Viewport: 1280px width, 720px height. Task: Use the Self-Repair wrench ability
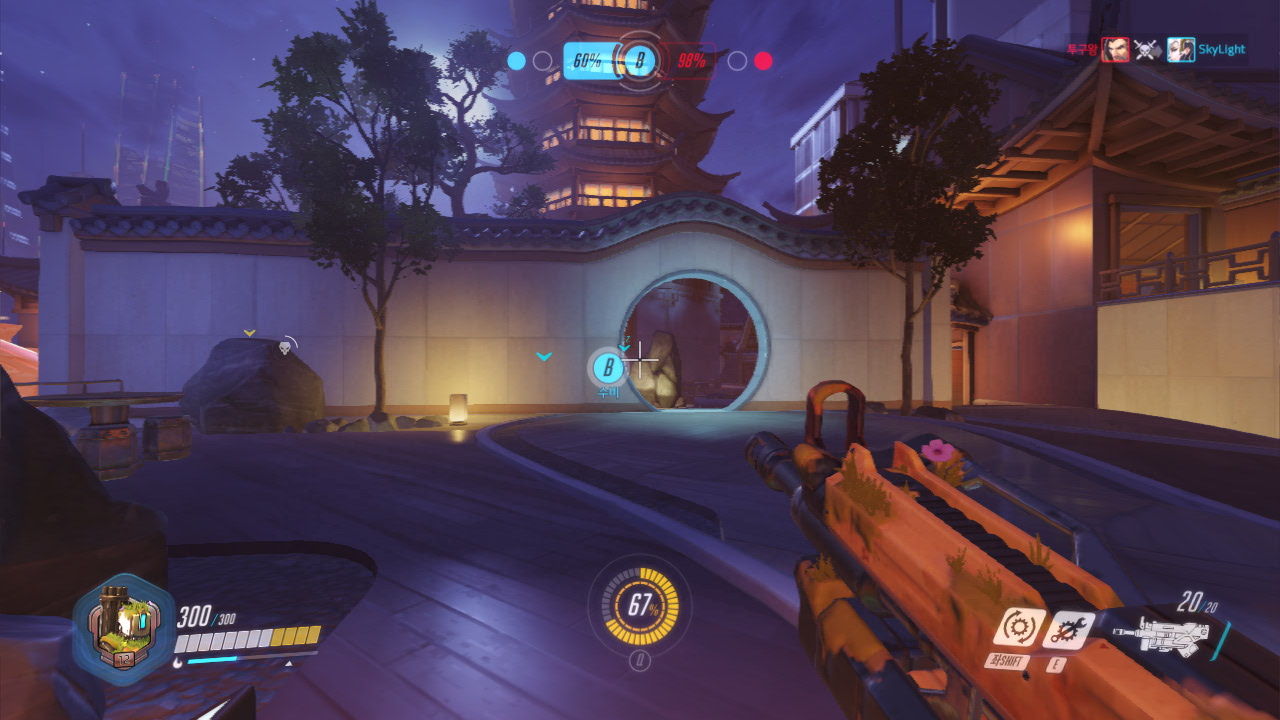pos(1066,629)
